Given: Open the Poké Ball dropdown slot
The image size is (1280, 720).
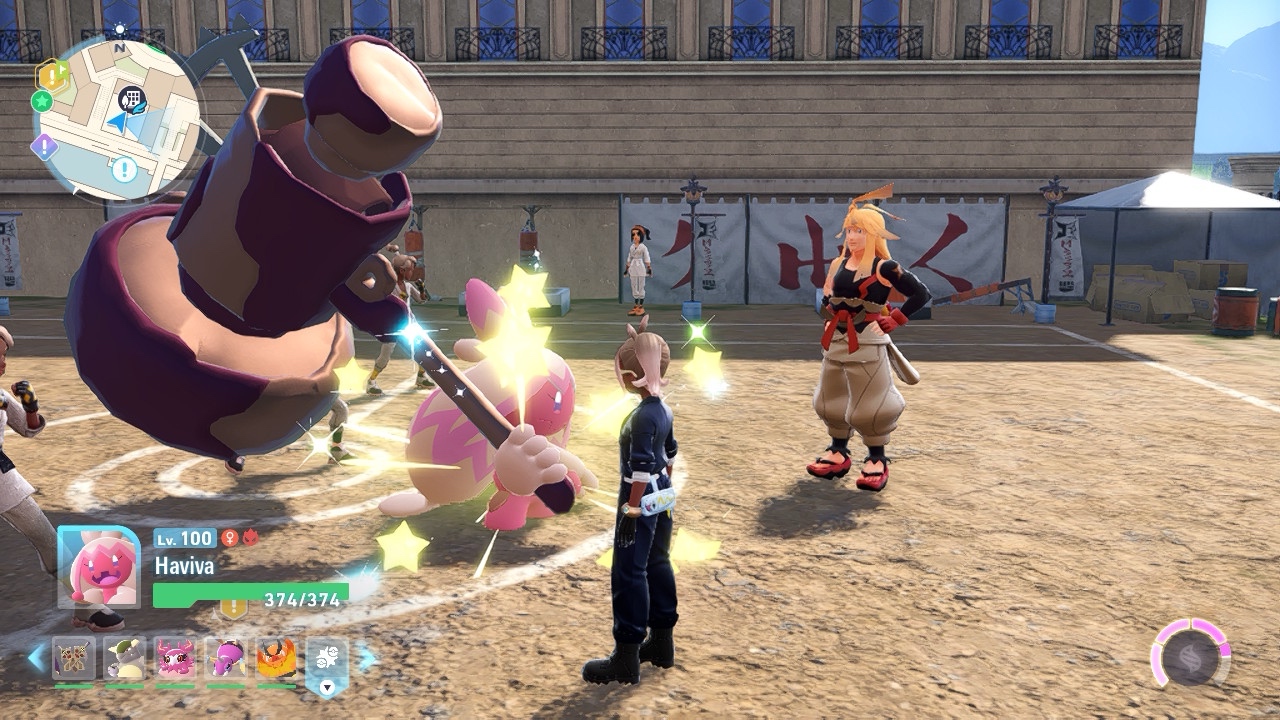Looking at the screenshot, I should tap(327, 664).
